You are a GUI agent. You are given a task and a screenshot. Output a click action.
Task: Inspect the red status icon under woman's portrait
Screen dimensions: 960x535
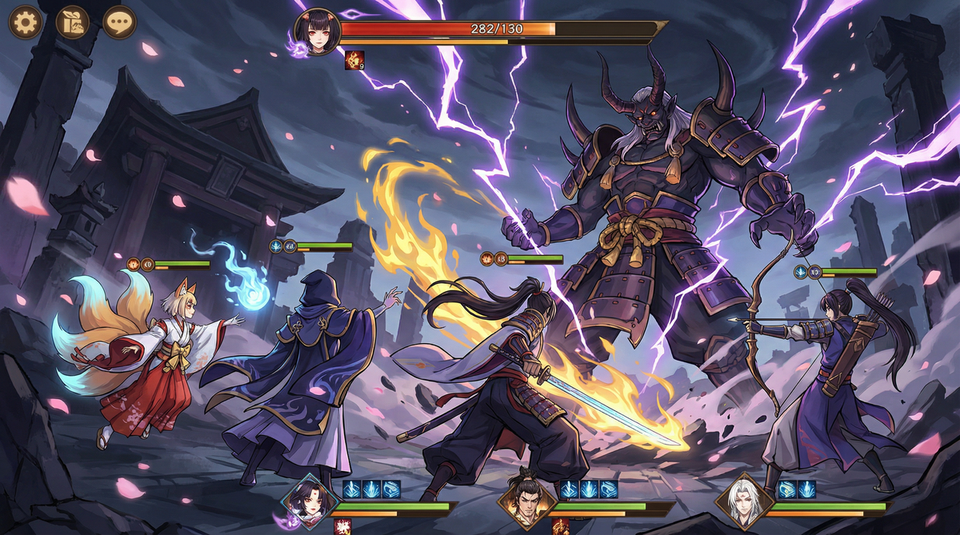click(342, 526)
